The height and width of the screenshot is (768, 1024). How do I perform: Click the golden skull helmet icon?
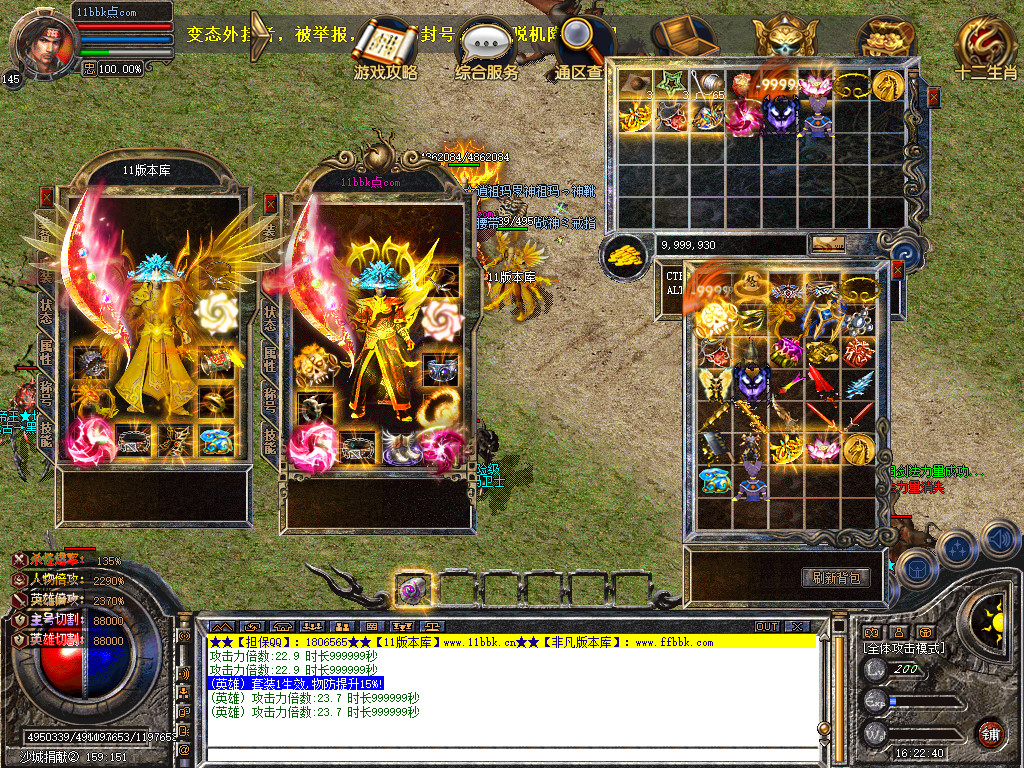click(785, 38)
